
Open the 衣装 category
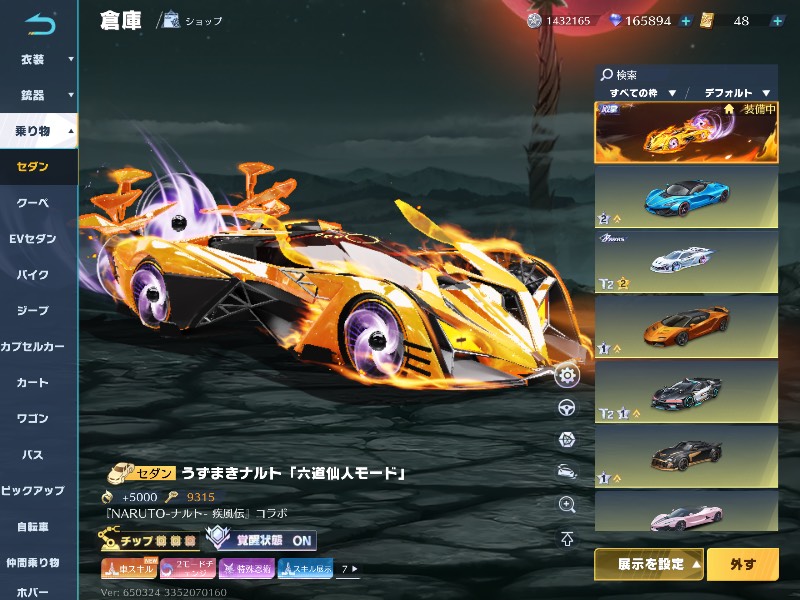click(38, 59)
